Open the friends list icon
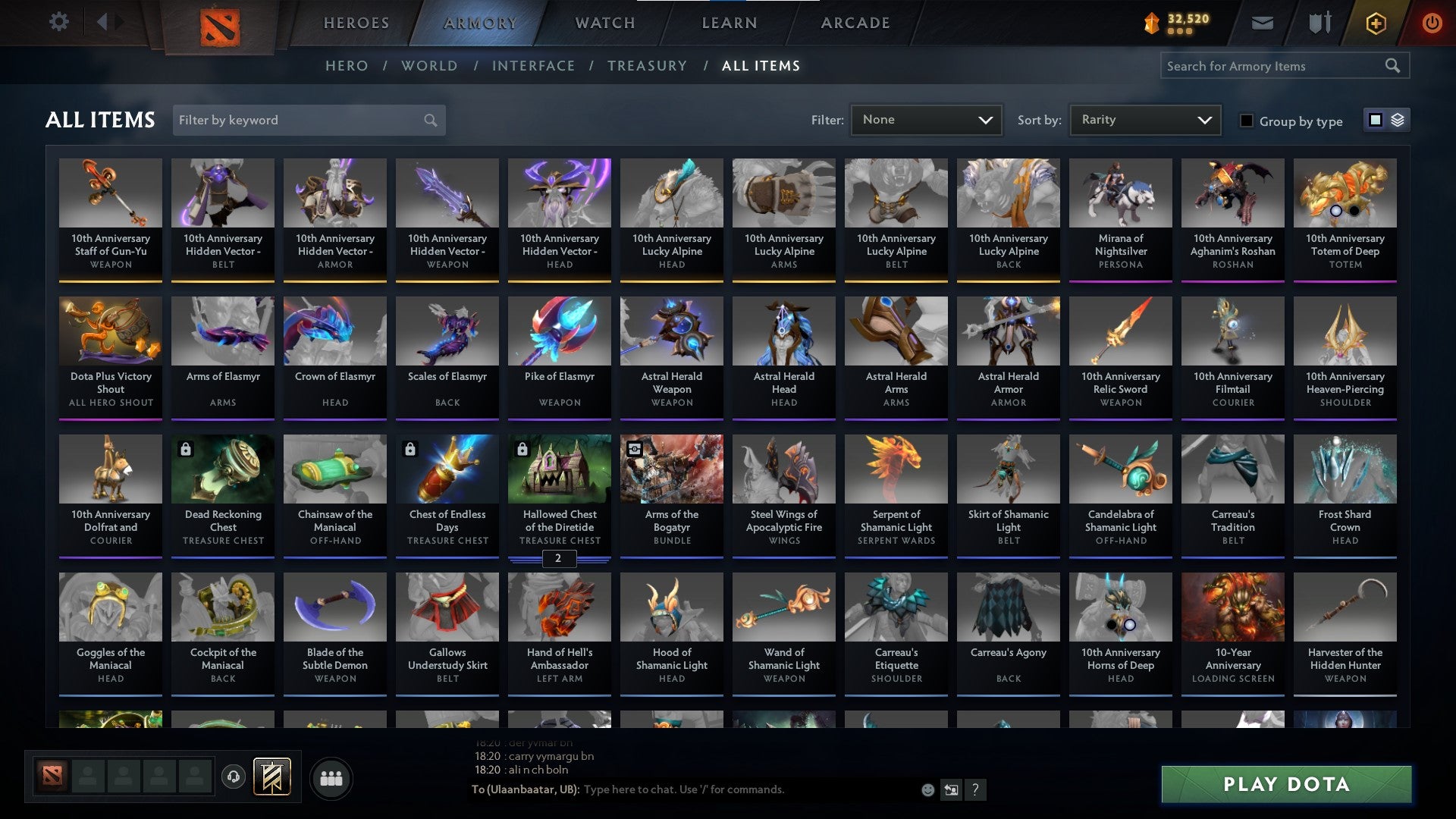The width and height of the screenshot is (1456, 819). pyautogui.click(x=331, y=777)
